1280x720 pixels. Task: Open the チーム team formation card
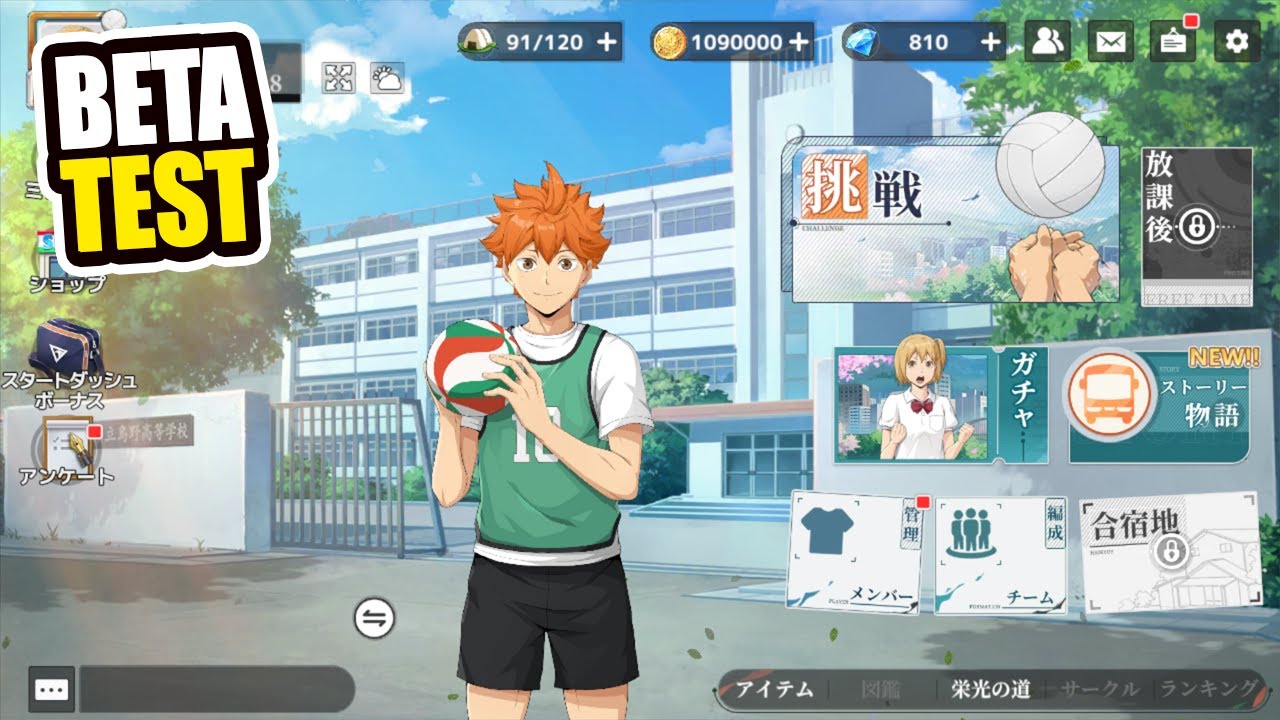[x=1000, y=555]
